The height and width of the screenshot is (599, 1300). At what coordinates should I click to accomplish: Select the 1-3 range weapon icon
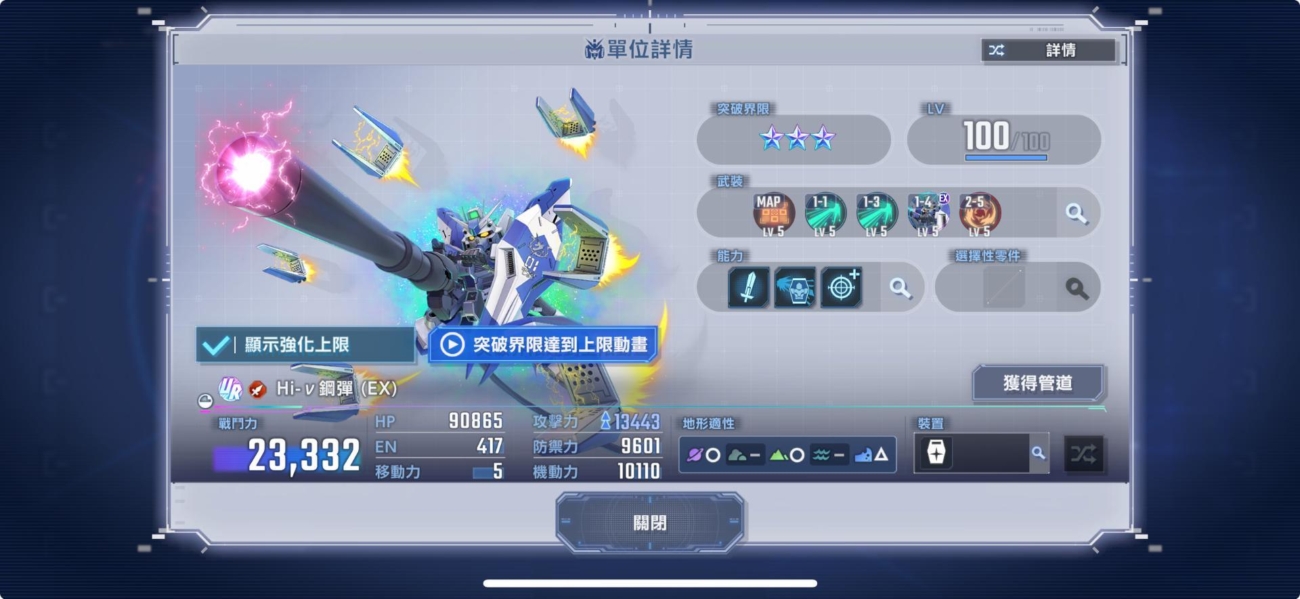pyautogui.click(x=877, y=213)
